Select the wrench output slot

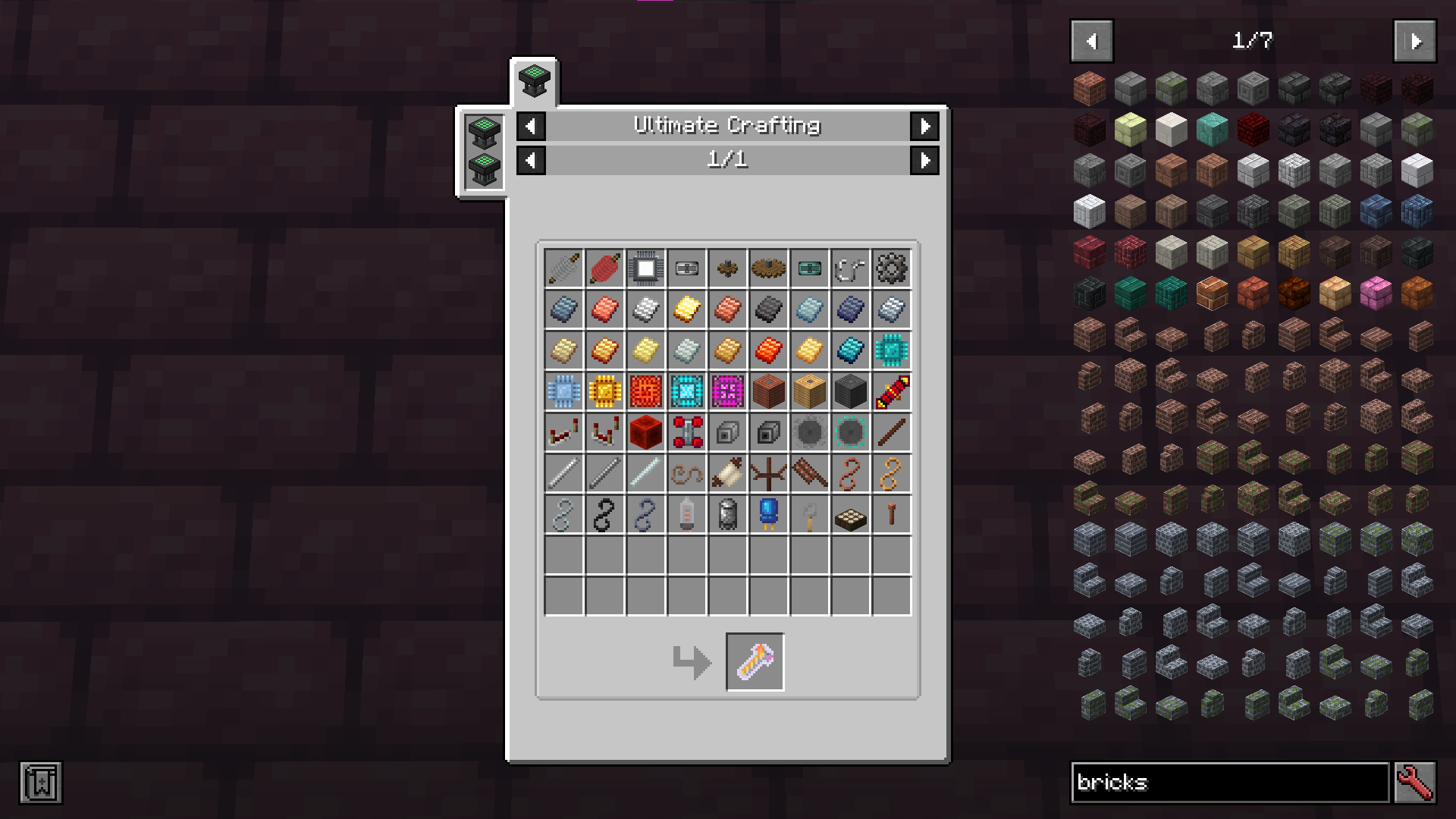(755, 662)
